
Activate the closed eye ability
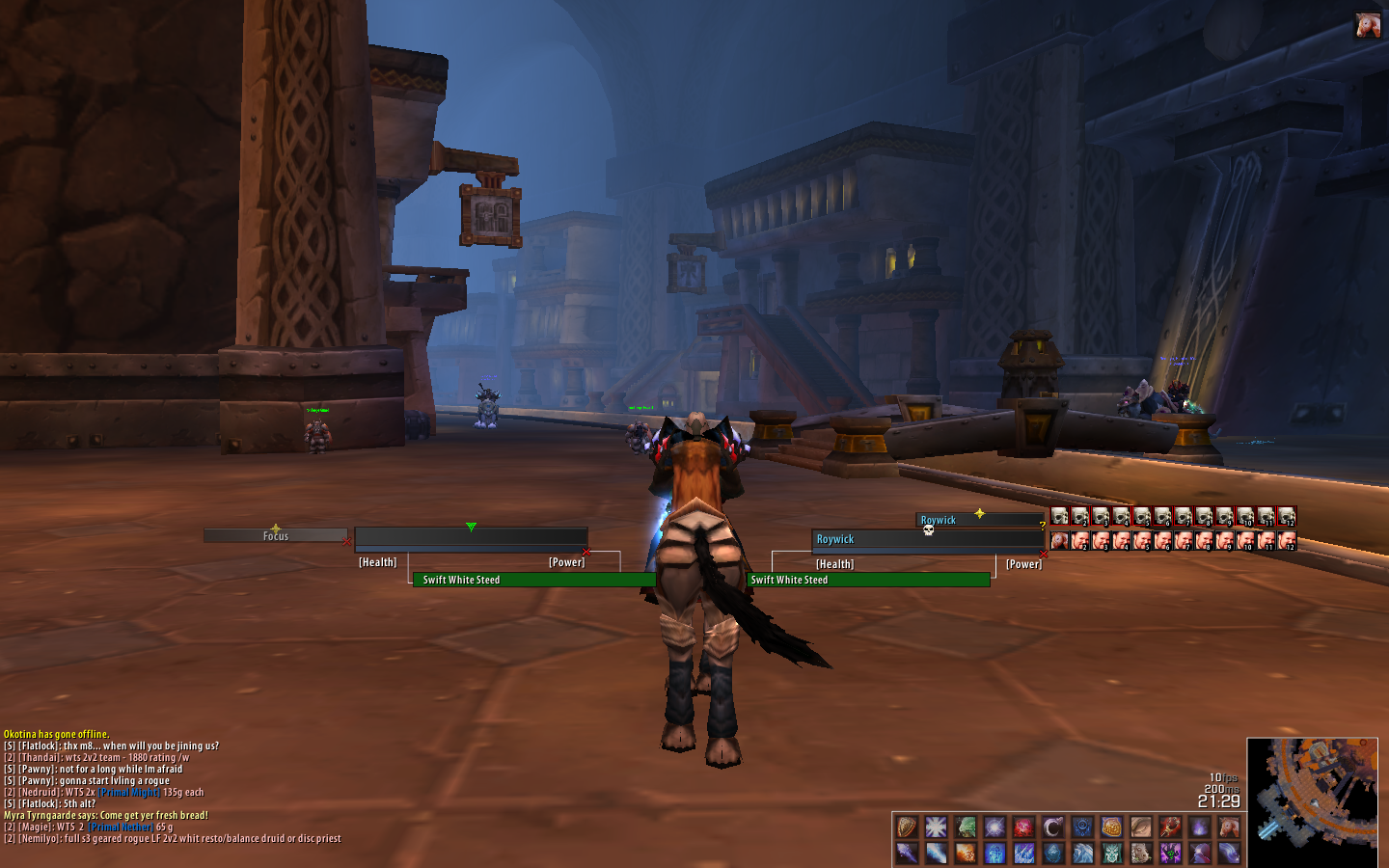click(1141, 827)
